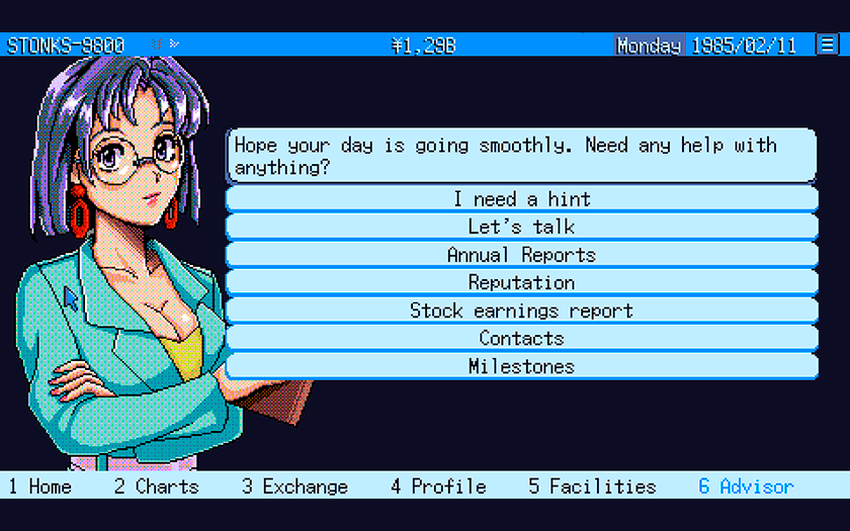Viewport: 850px width, 531px height.
Task: Show the Contacts list
Action: point(521,339)
